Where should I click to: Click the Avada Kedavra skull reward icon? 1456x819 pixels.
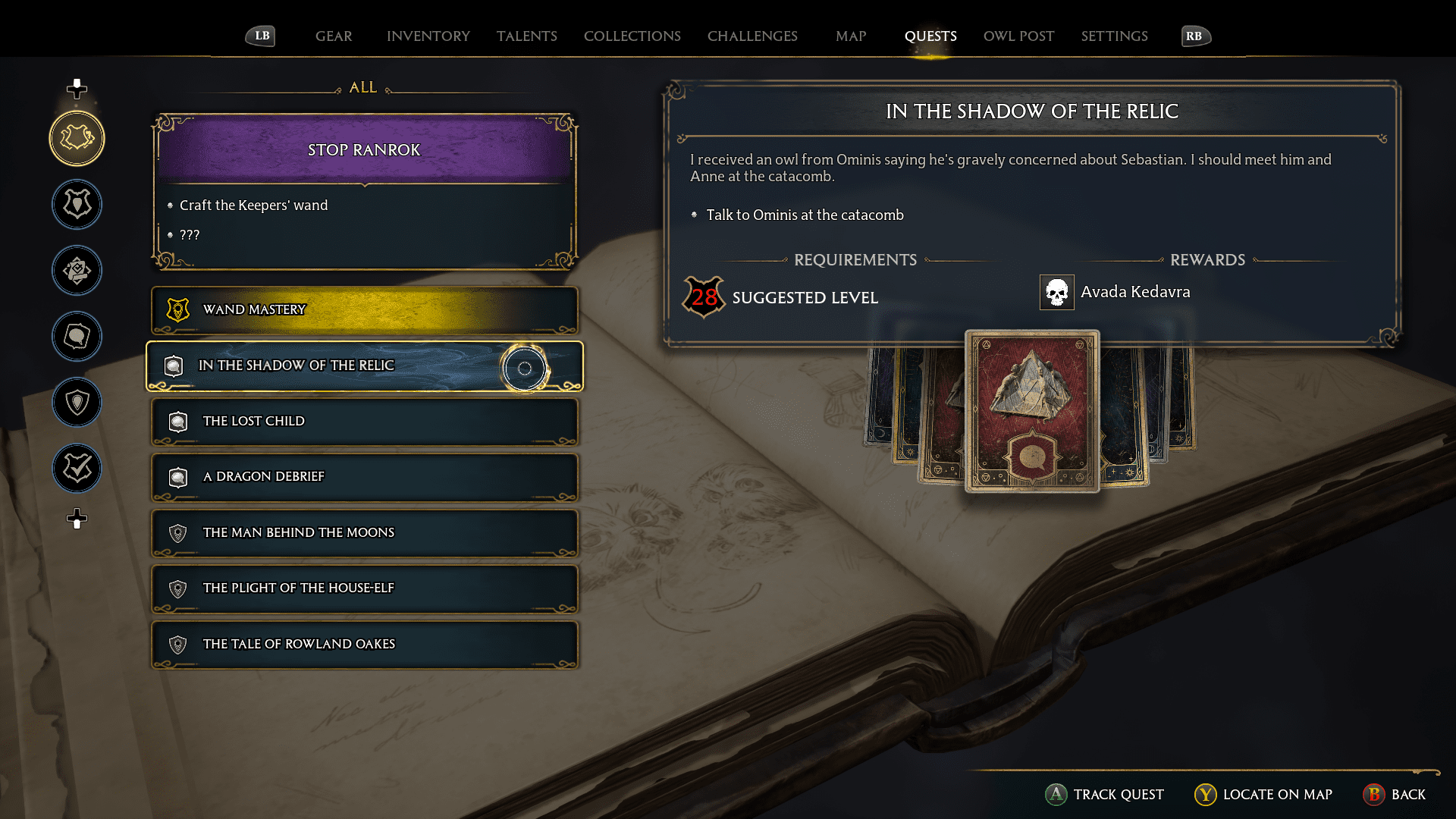(x=1056, y=292)
